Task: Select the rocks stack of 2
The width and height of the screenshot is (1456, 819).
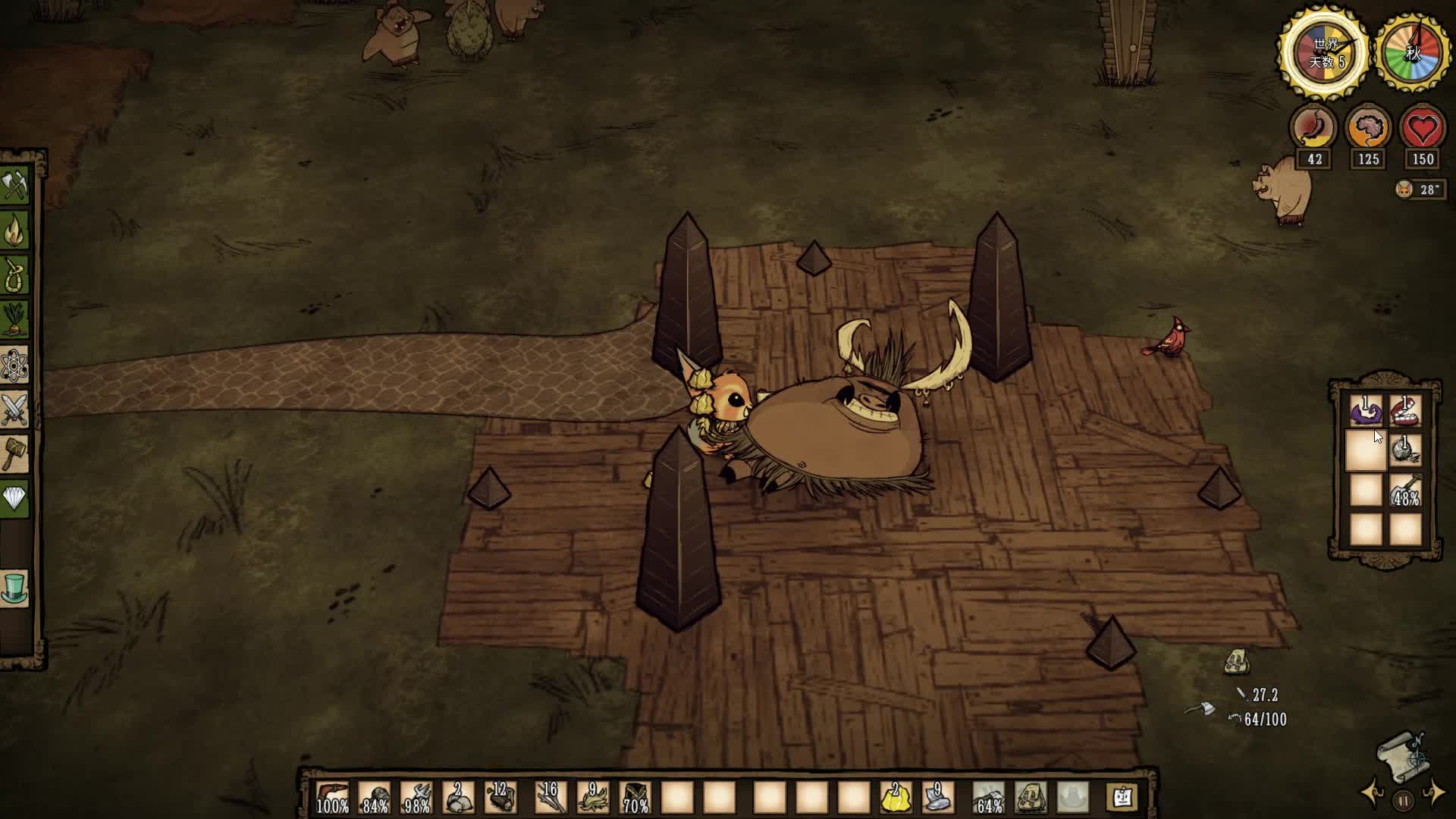Action: (457, 798)
